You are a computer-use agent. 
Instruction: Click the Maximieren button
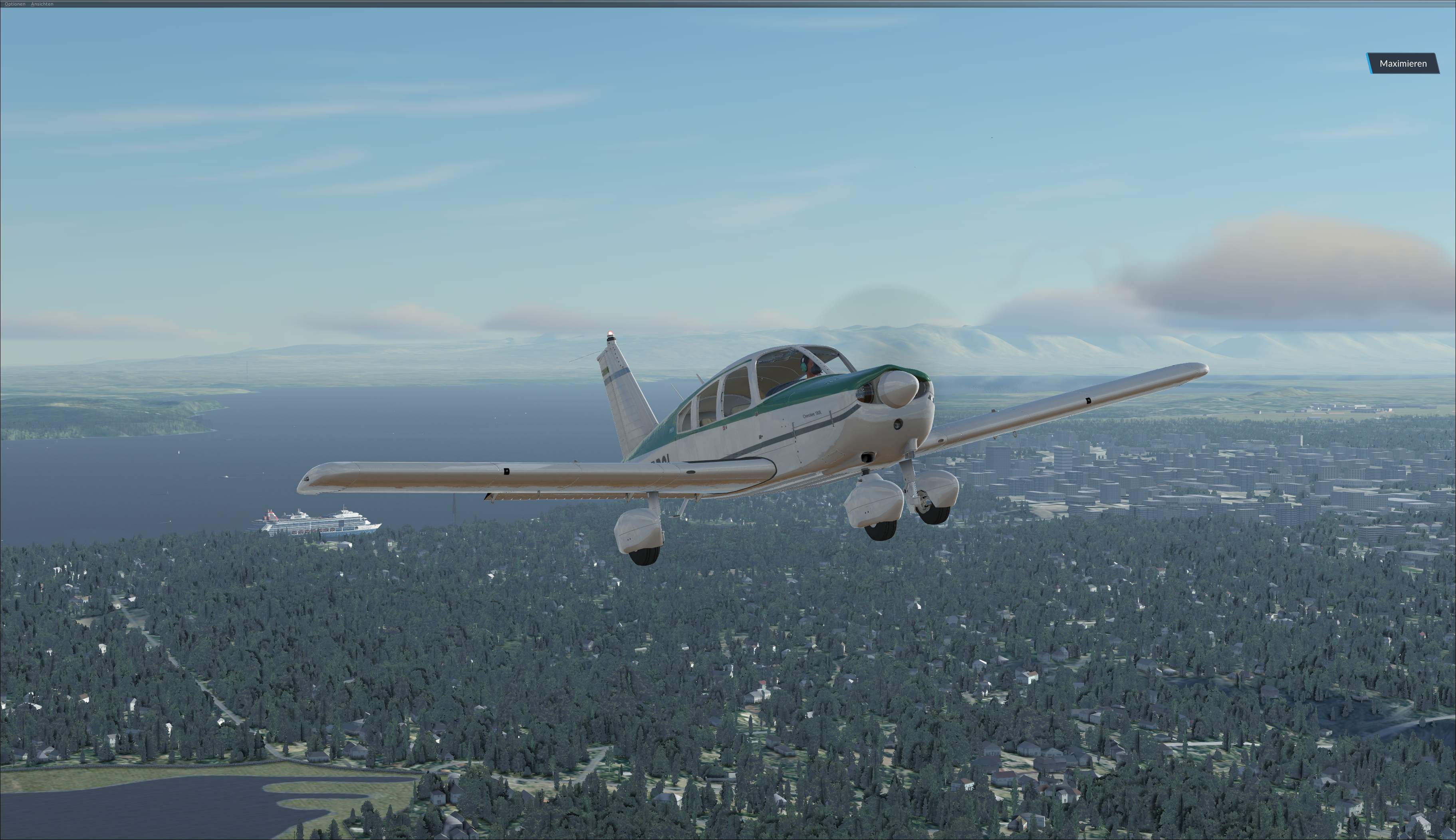tap(1402, 63)
